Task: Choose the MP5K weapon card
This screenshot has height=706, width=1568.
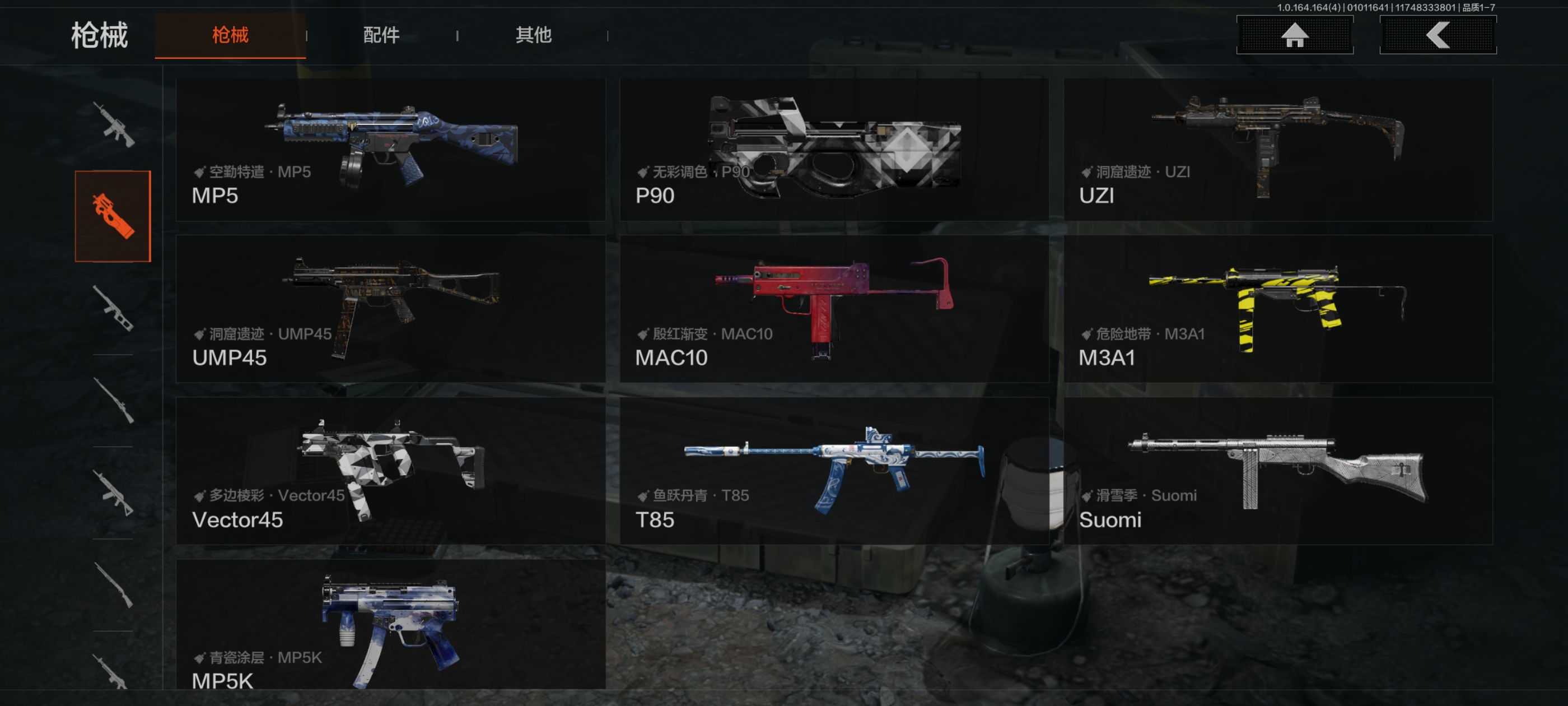Action: [x=390, y=625]
